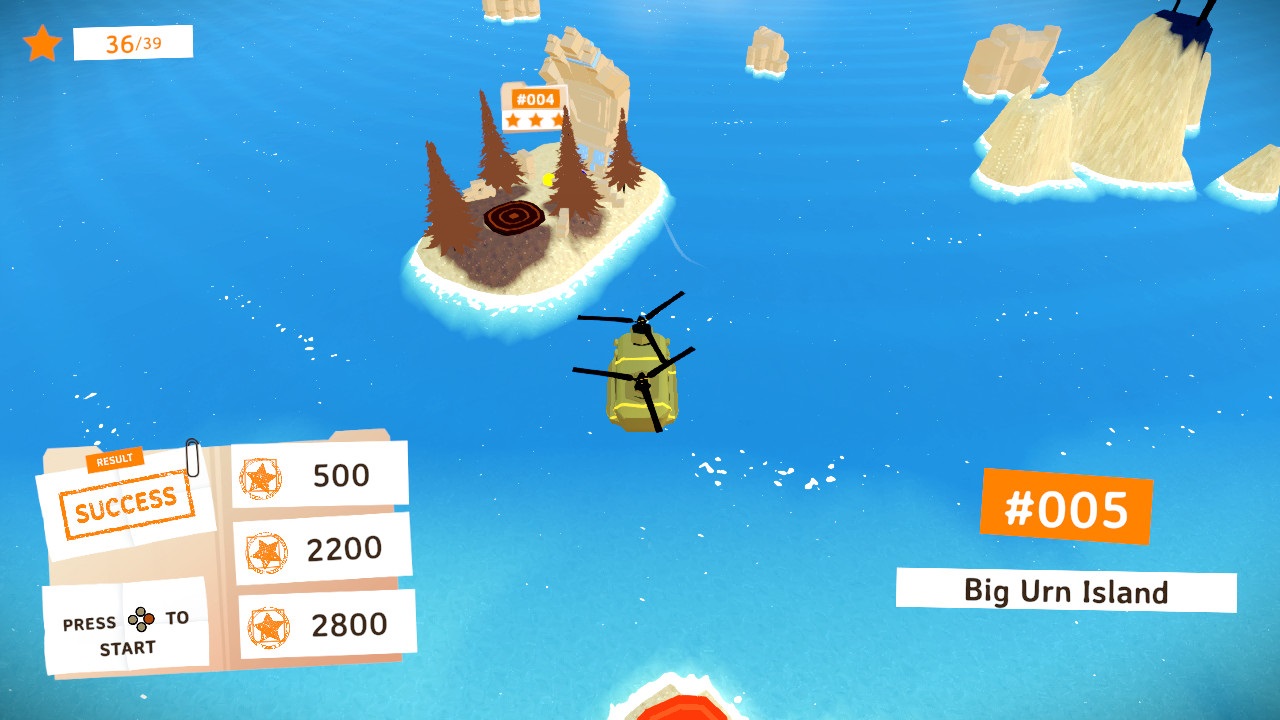Click the yellow coin on the forest island
The width and height of the screenshot is (1280, 720).
coord(545,180)
